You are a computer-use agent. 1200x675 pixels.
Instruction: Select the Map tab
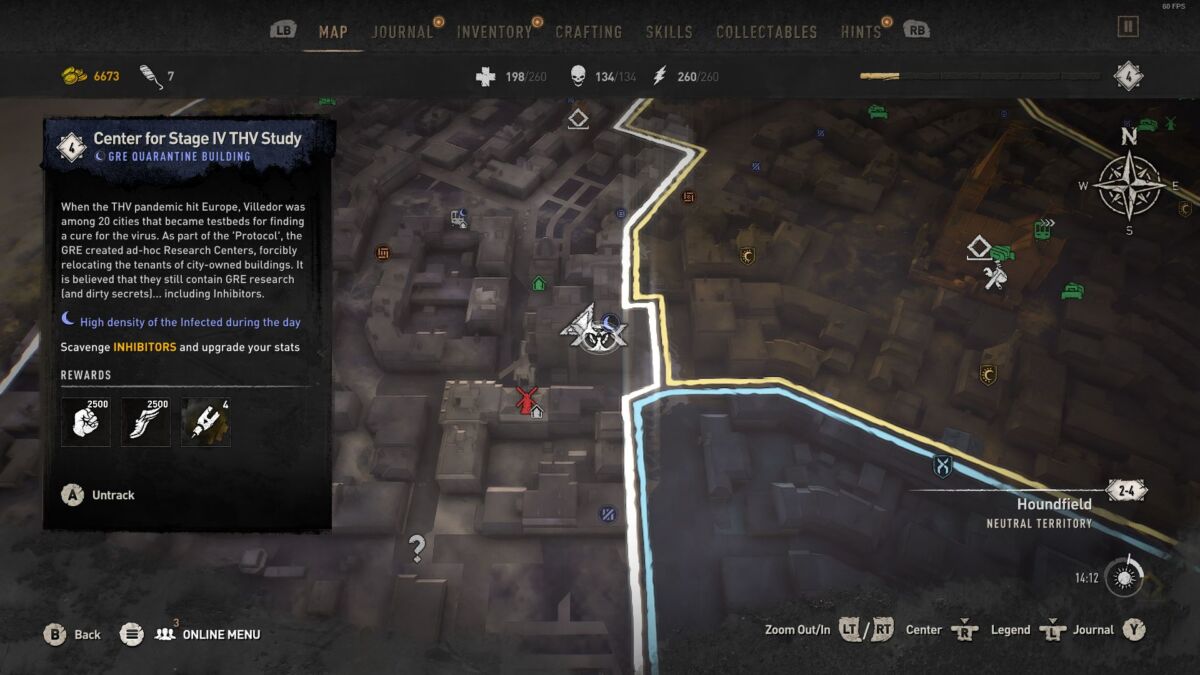333,32
